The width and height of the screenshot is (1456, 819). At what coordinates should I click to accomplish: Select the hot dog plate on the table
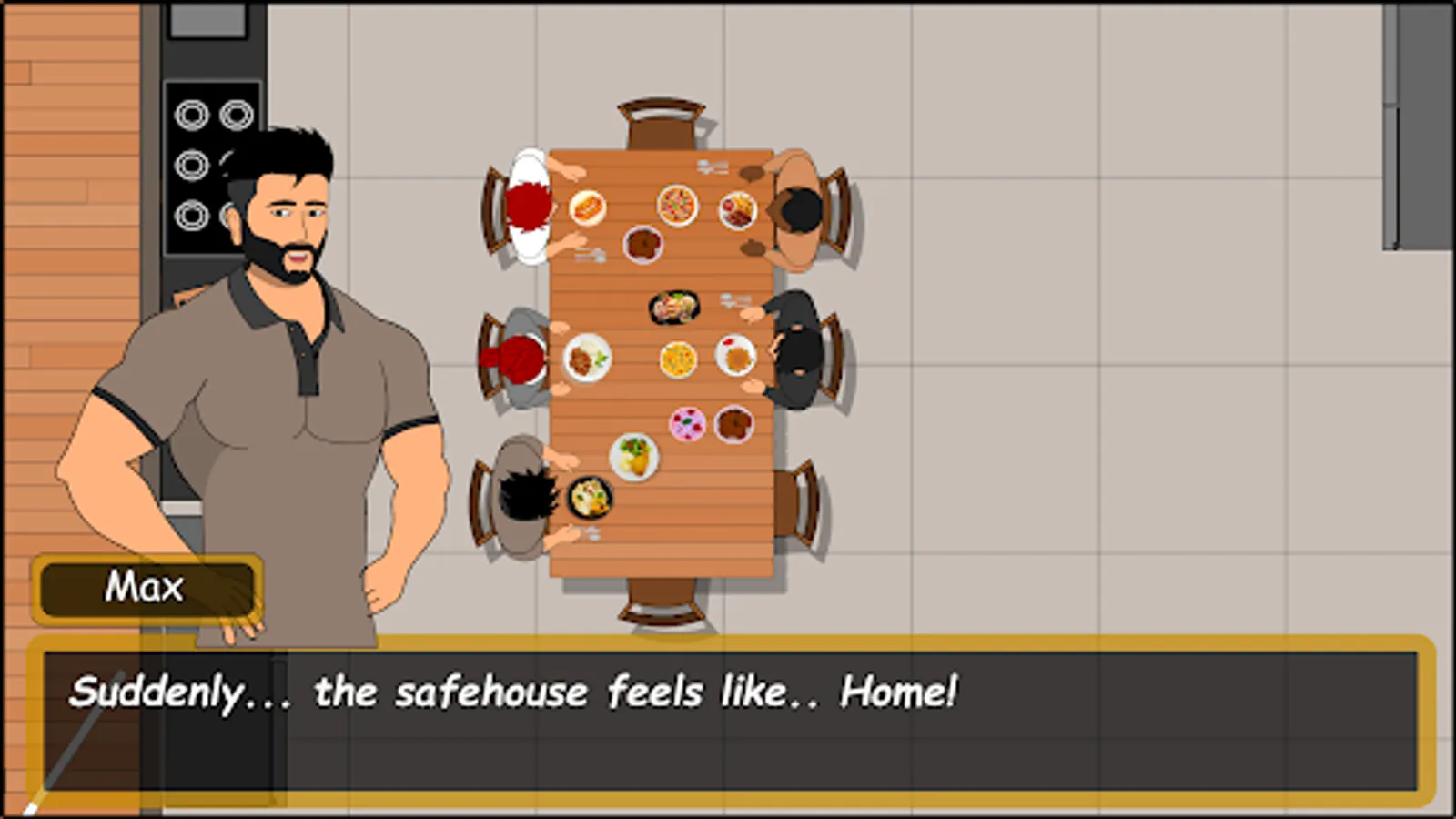tap(587, 207)
